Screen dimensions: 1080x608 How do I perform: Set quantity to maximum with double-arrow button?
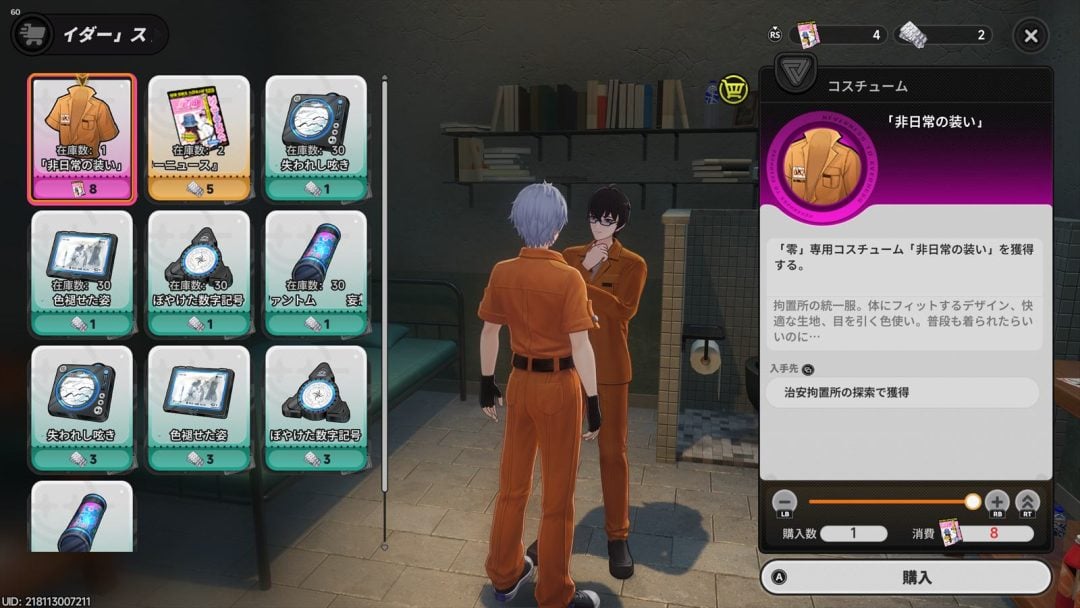click(x=1027, y=502)
